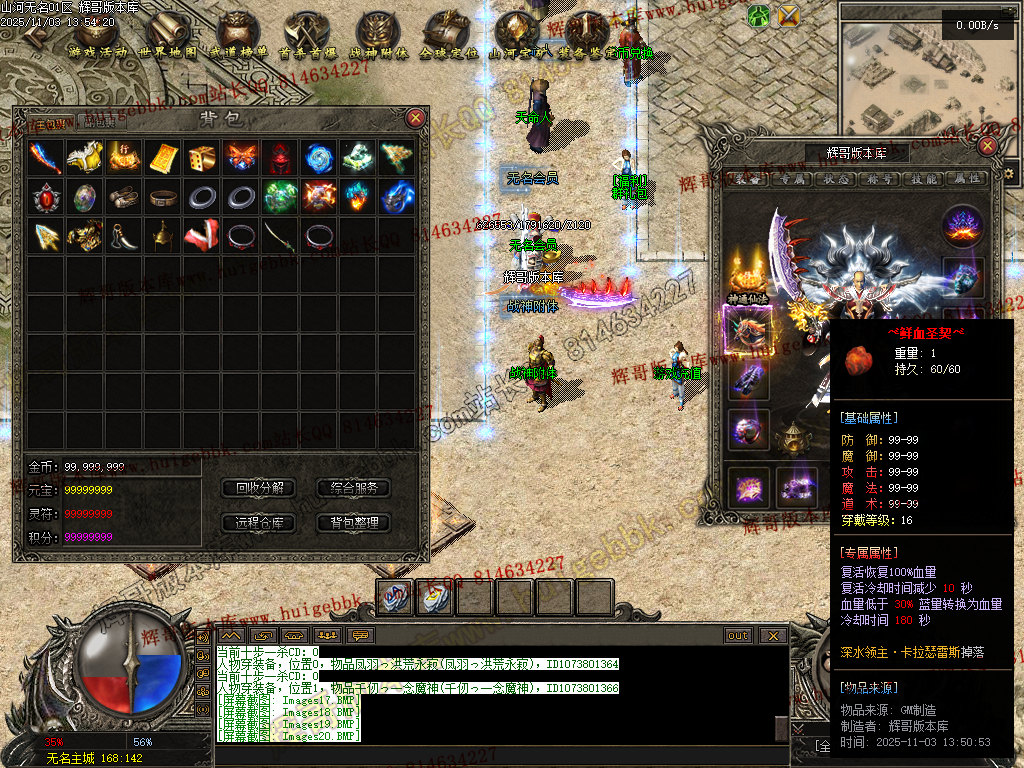This screenshot has height=768, width=1024.
Task: Open the 综合服务 services button
Action: point(353,488)
